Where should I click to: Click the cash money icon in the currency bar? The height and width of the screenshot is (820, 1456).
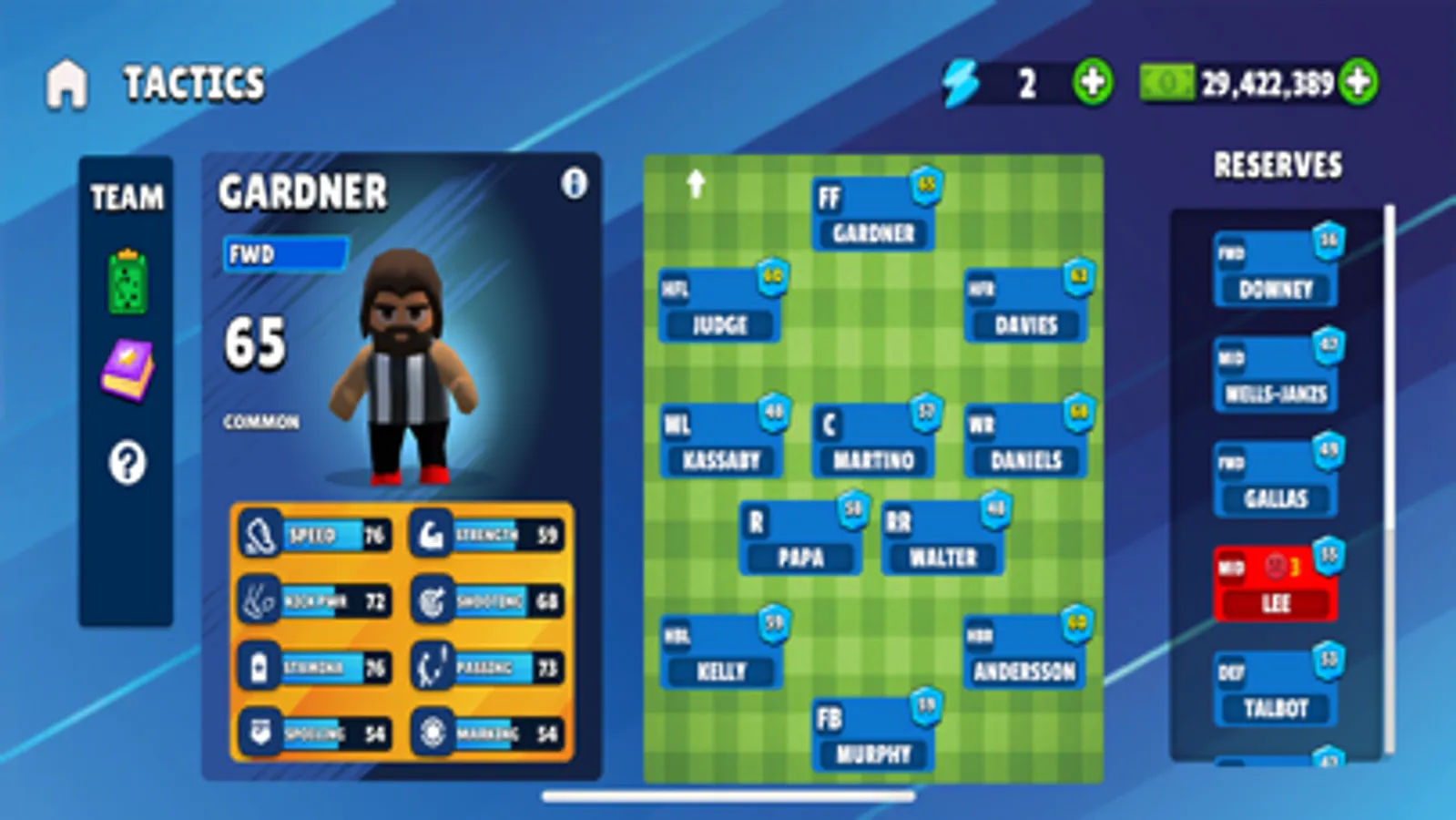1169,84
